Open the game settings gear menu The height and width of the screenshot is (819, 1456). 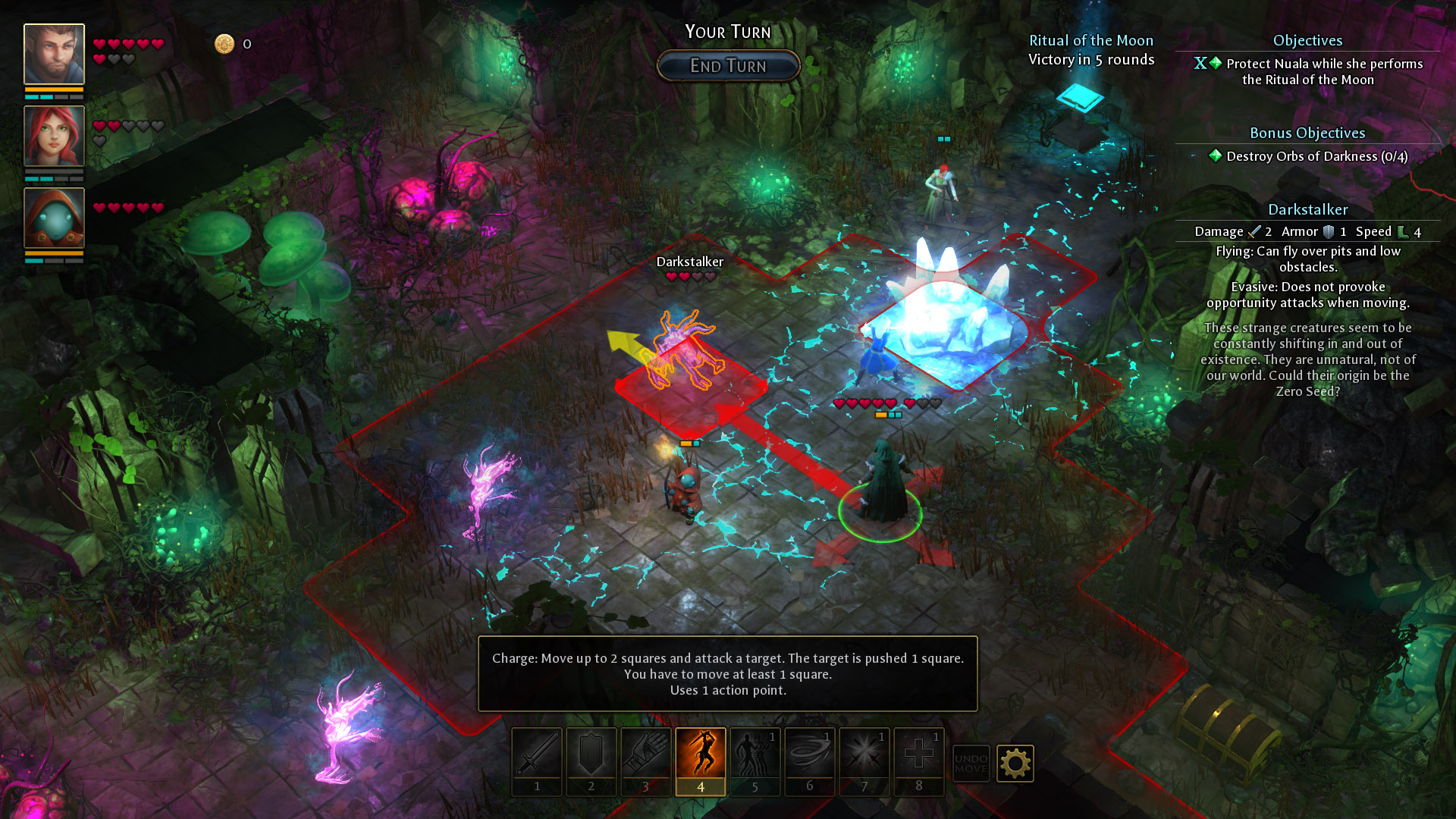pos(1016,764)
